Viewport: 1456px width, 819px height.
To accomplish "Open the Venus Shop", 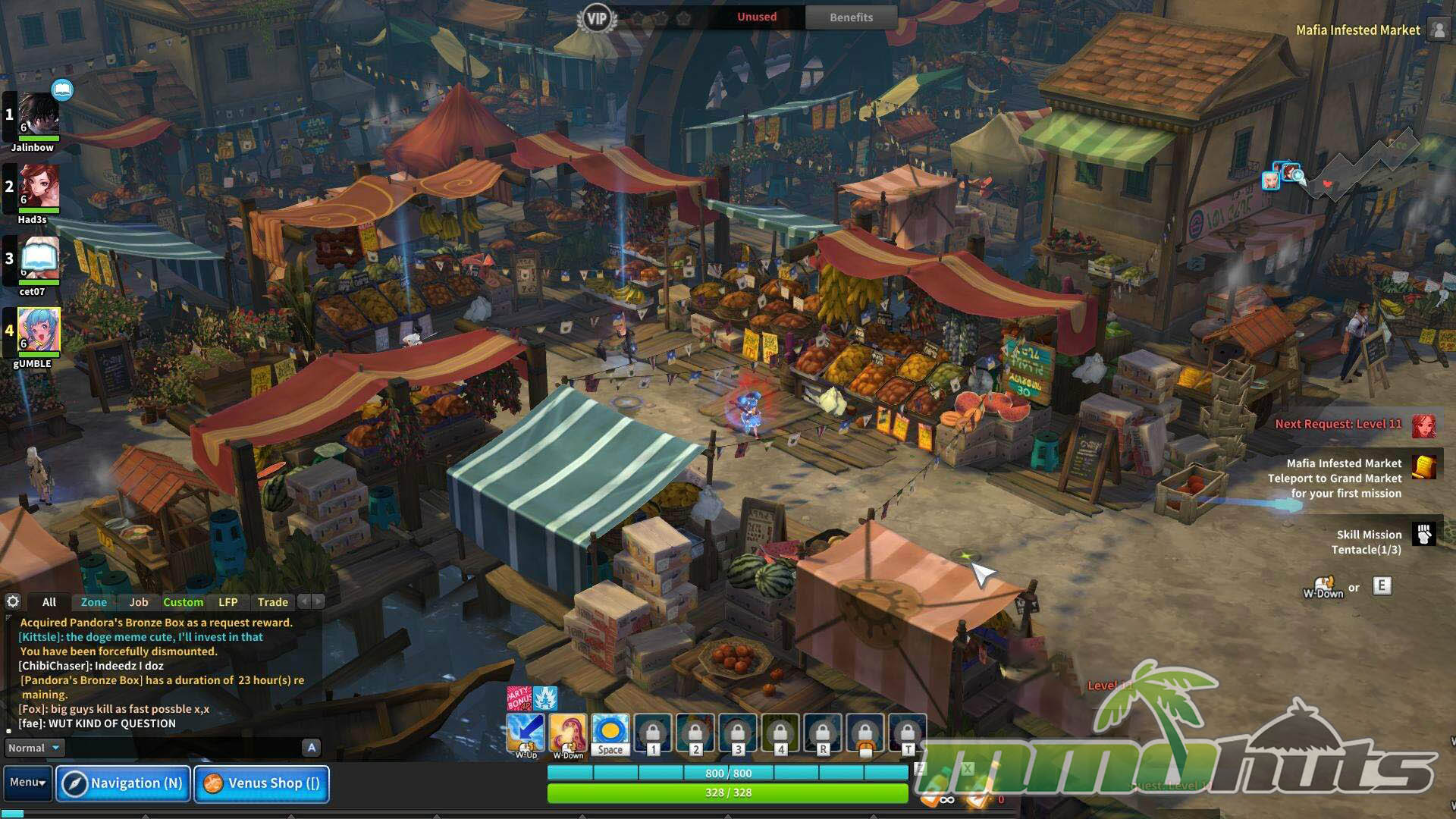I will click(262, 783).
